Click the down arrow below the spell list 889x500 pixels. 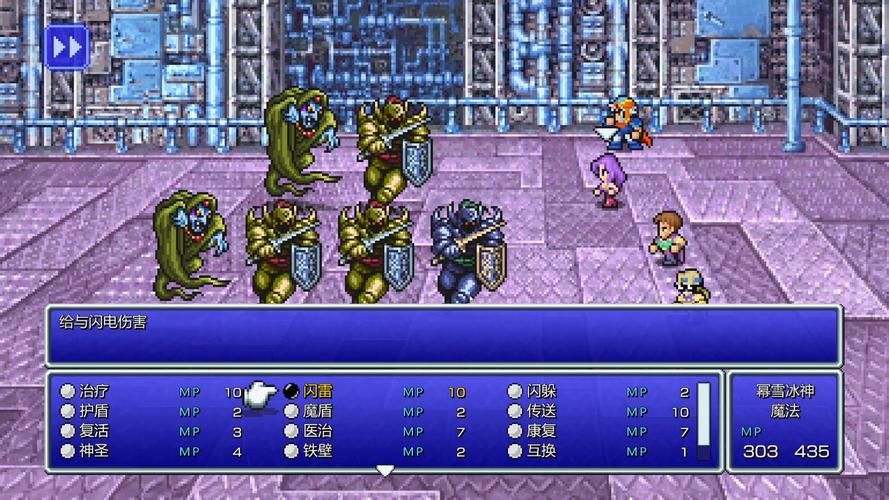pyautogui.click(x=385, y=470)
